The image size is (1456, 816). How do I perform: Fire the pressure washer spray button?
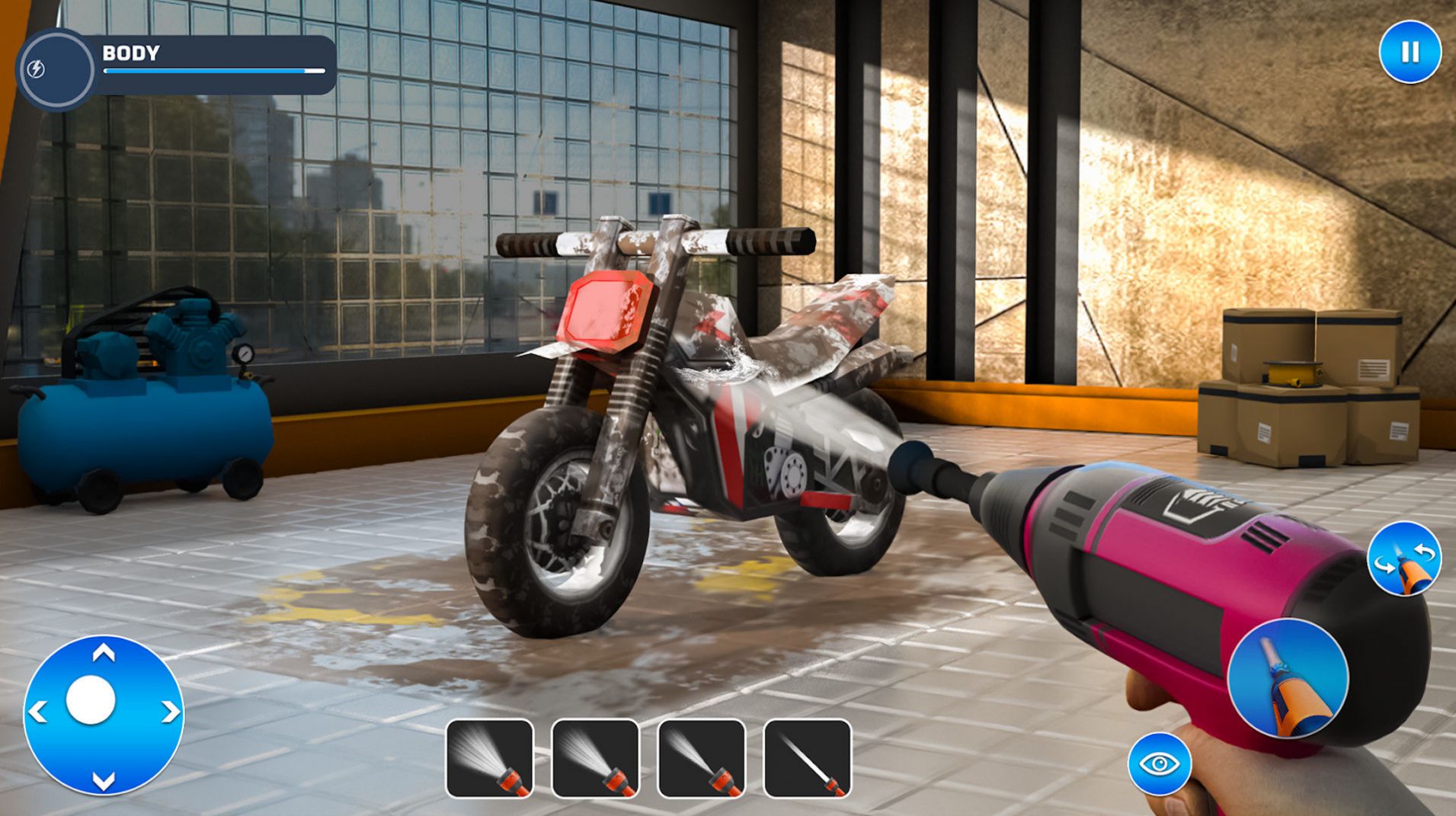pos(1288,678)
